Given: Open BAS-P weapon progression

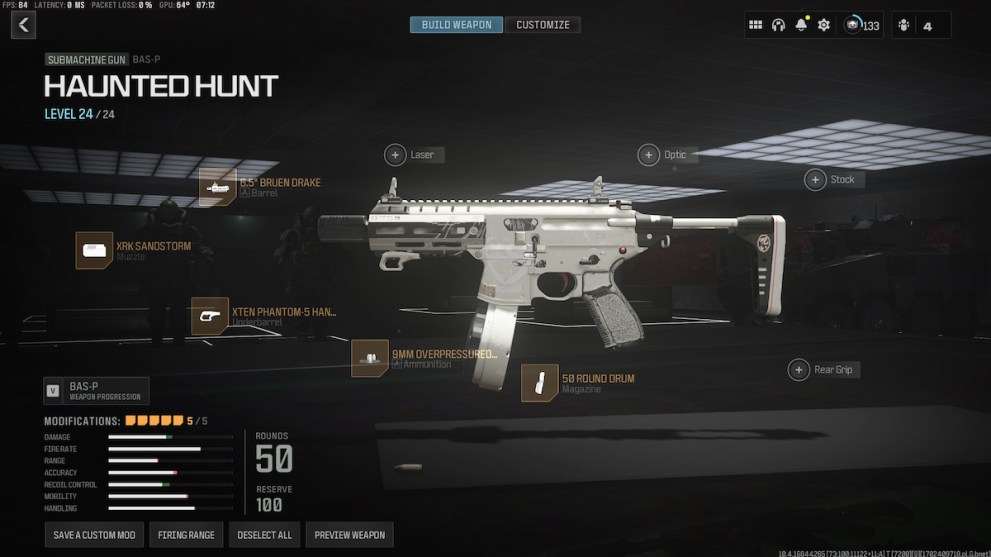Looking at the screenshot, I should (96, 390).
